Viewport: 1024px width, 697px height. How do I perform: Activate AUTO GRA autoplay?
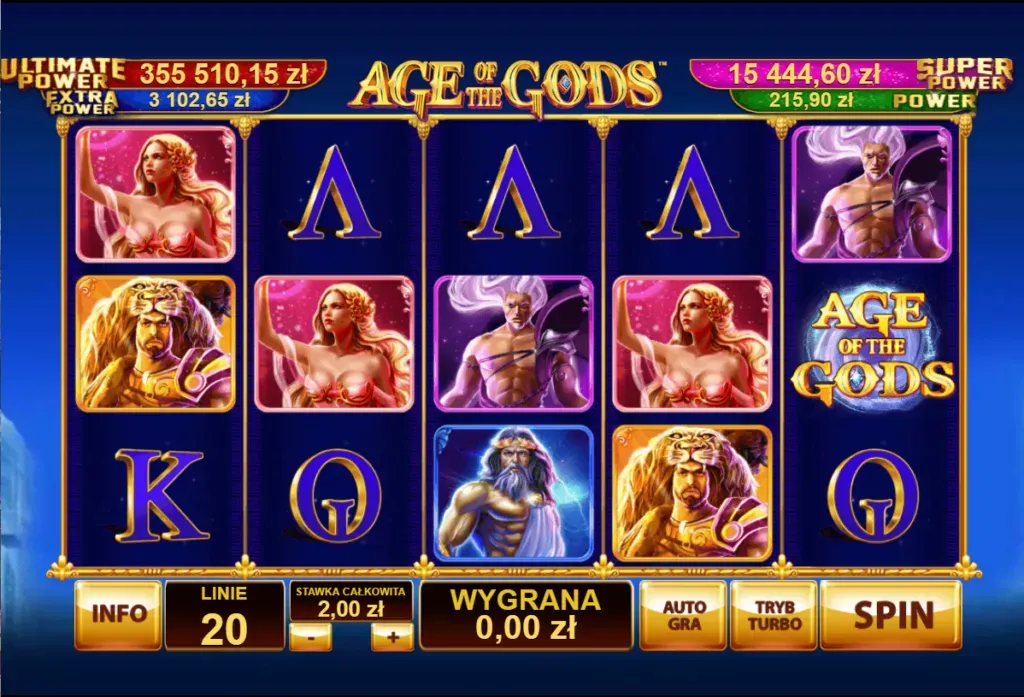tap(683, 614)
